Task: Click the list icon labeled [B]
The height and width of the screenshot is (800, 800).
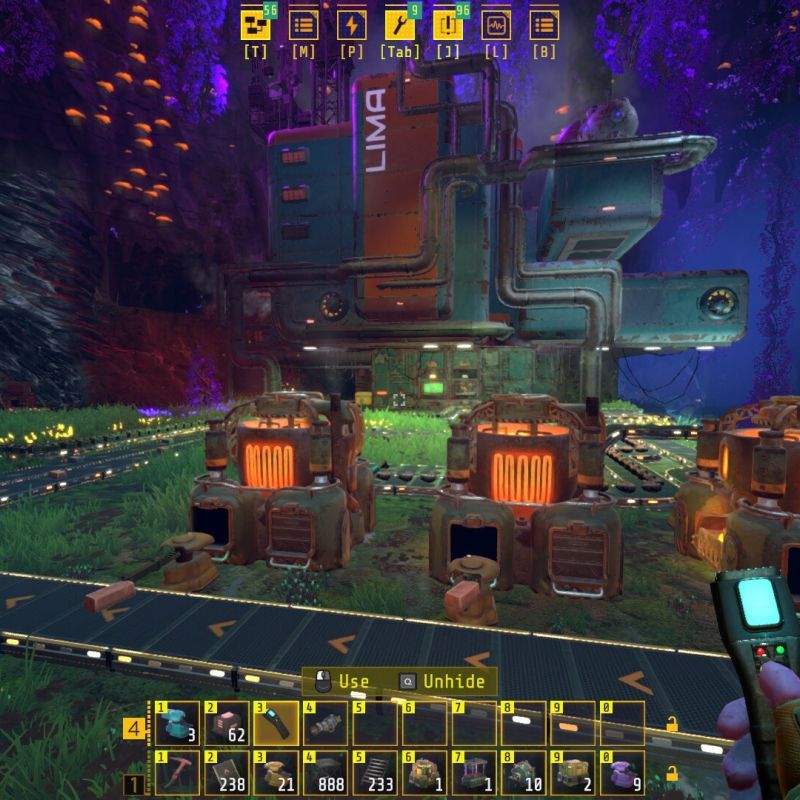Action: point(544,25)
